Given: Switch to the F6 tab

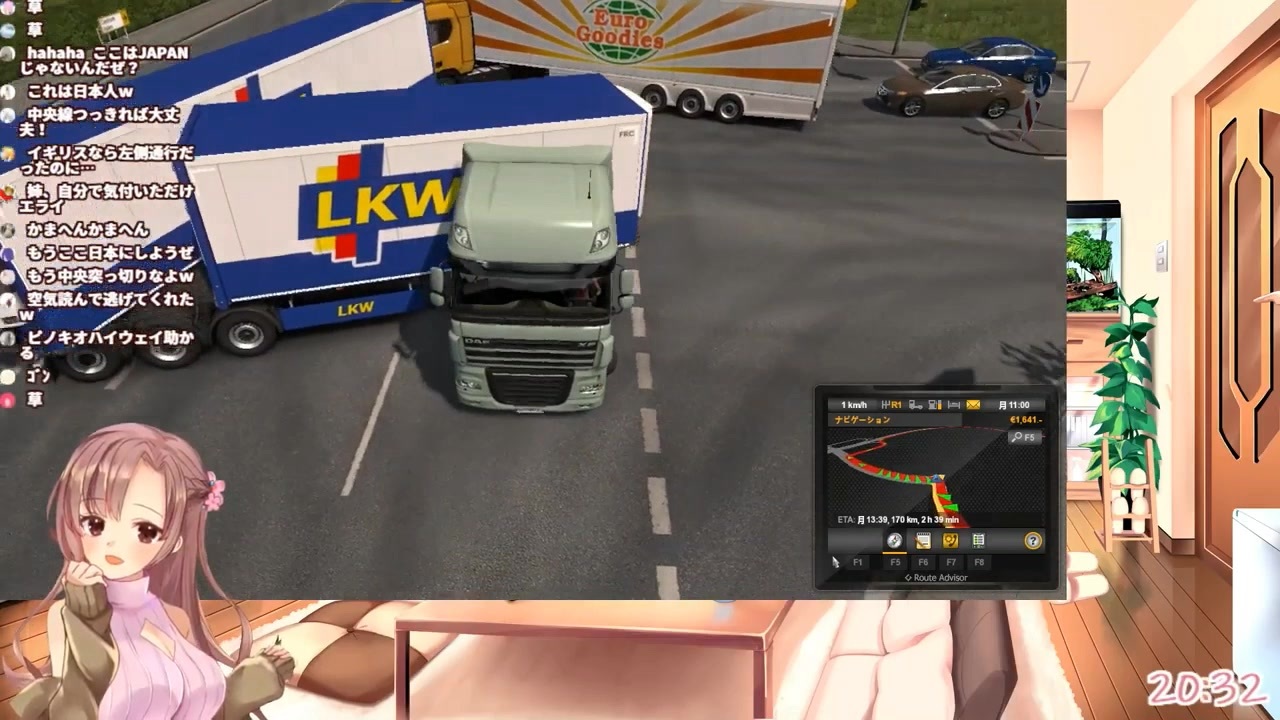Looking at the screenshot, I should coord(924,562).
